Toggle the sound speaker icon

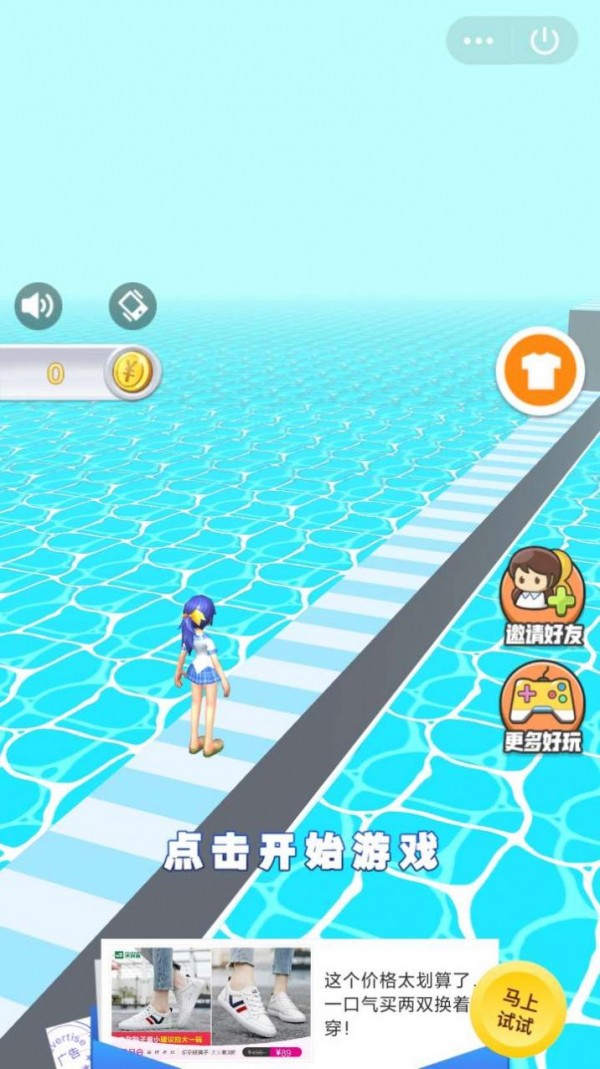(x=38, y=306)
